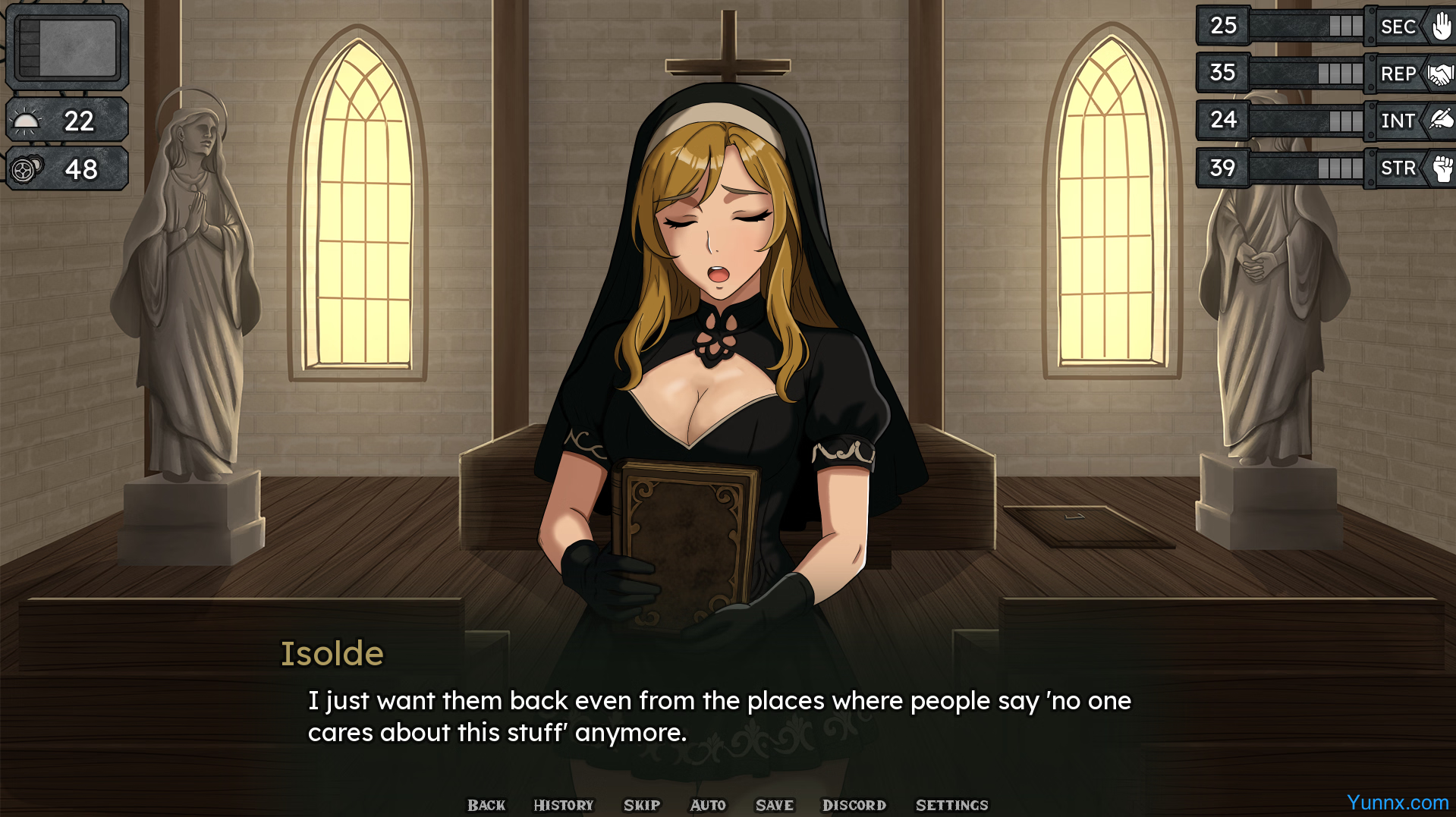Screen dimensions: 1456x817
Task: Open the dialogue History log
Action: point(563,805)
